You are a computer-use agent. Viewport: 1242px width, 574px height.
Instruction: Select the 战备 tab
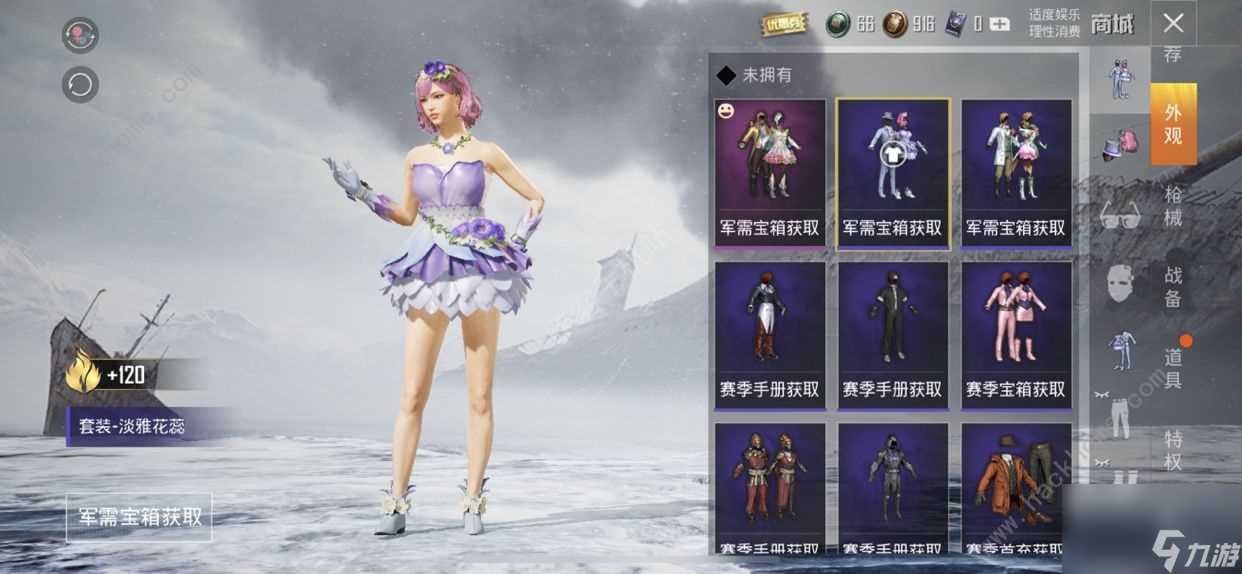click(x=1173, y=286)
